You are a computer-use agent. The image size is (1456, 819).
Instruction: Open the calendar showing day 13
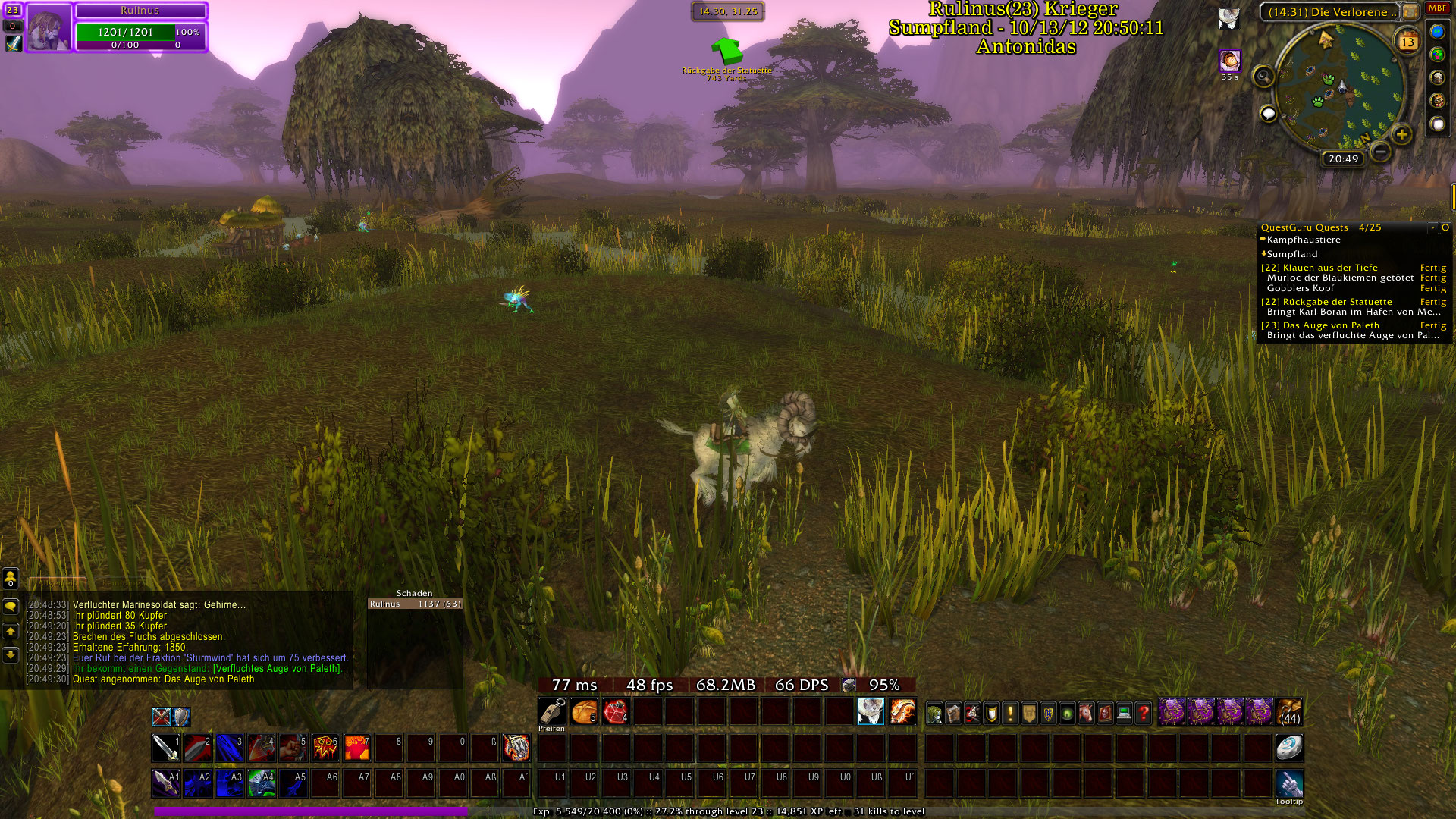click(1407, 41)
